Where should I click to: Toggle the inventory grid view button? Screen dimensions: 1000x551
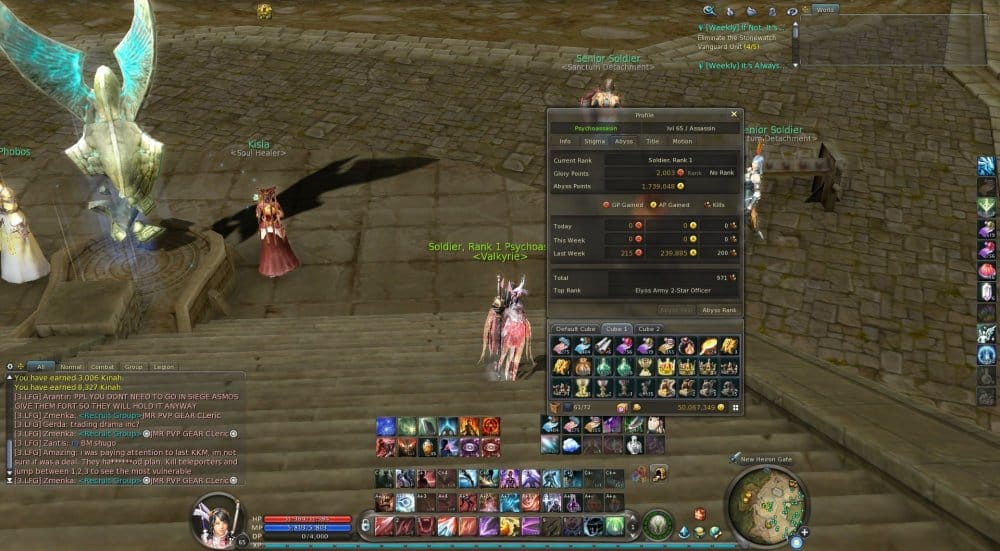pos(736,408)
